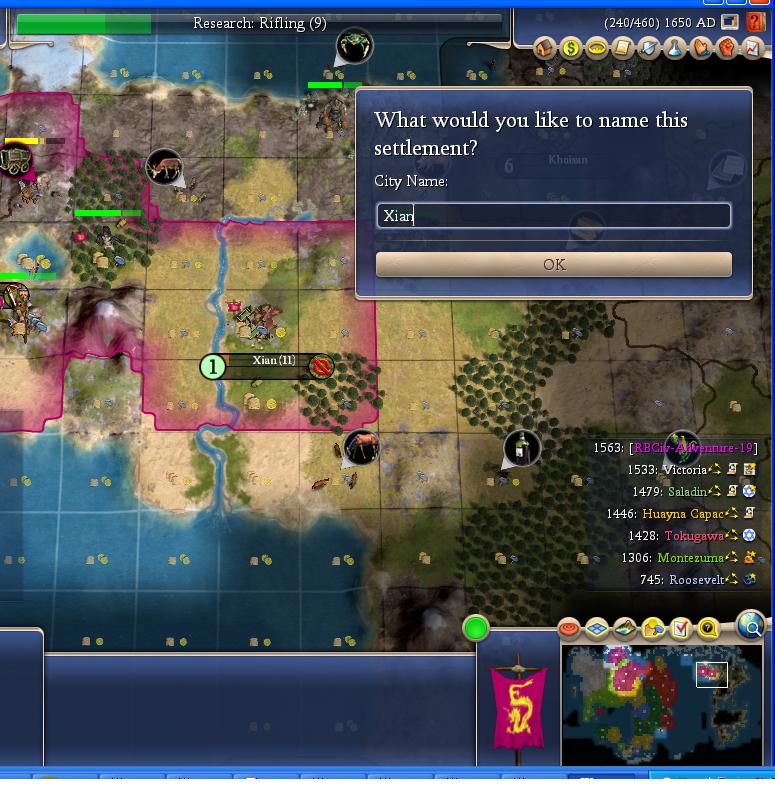Open the Victory Conditions fist icon
775x800 pixels.
(727, 47)
